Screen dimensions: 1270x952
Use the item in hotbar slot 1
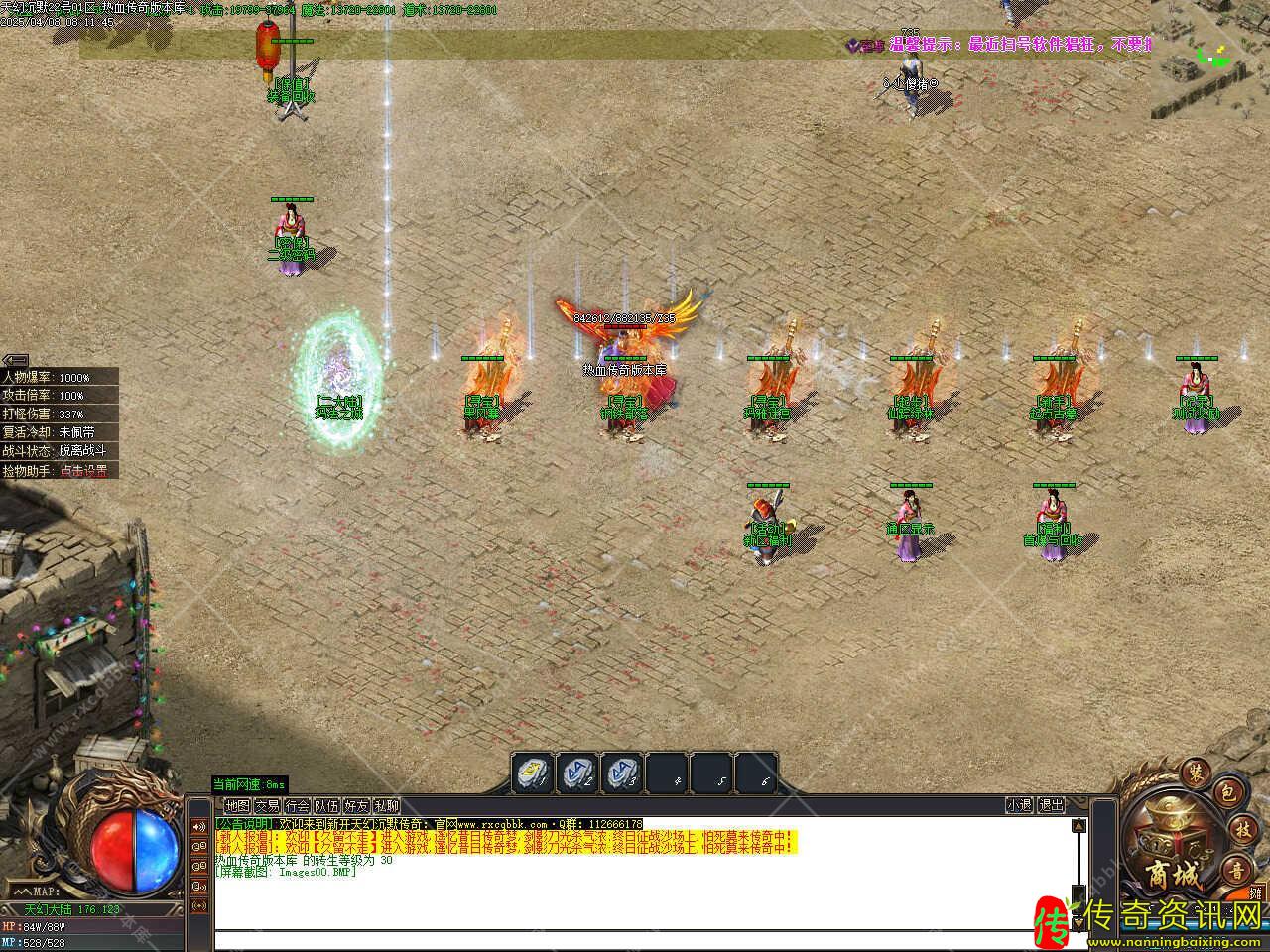[x=533, y=773]
